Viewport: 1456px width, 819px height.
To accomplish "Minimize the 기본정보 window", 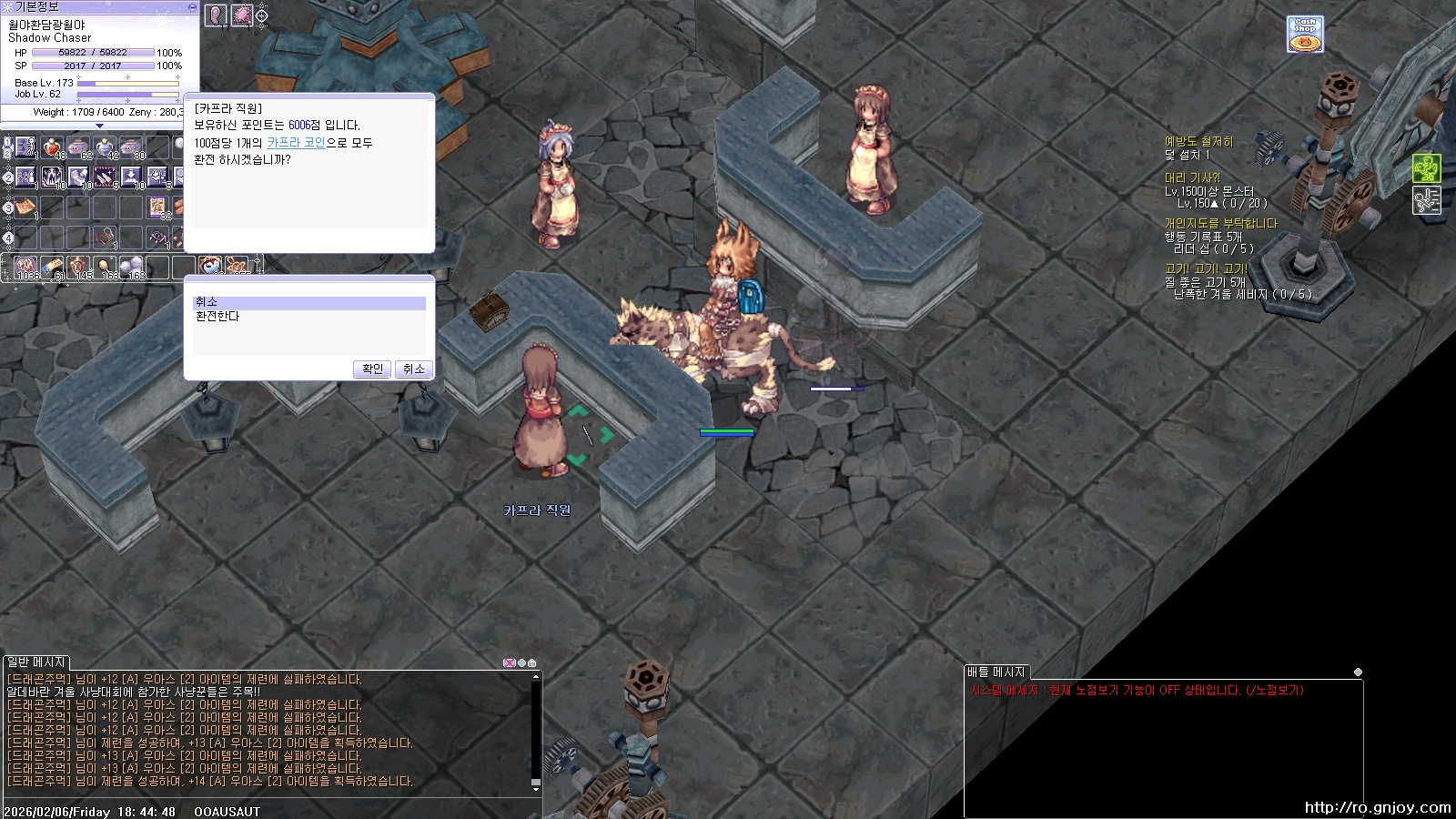I will [x=192, y=6].
